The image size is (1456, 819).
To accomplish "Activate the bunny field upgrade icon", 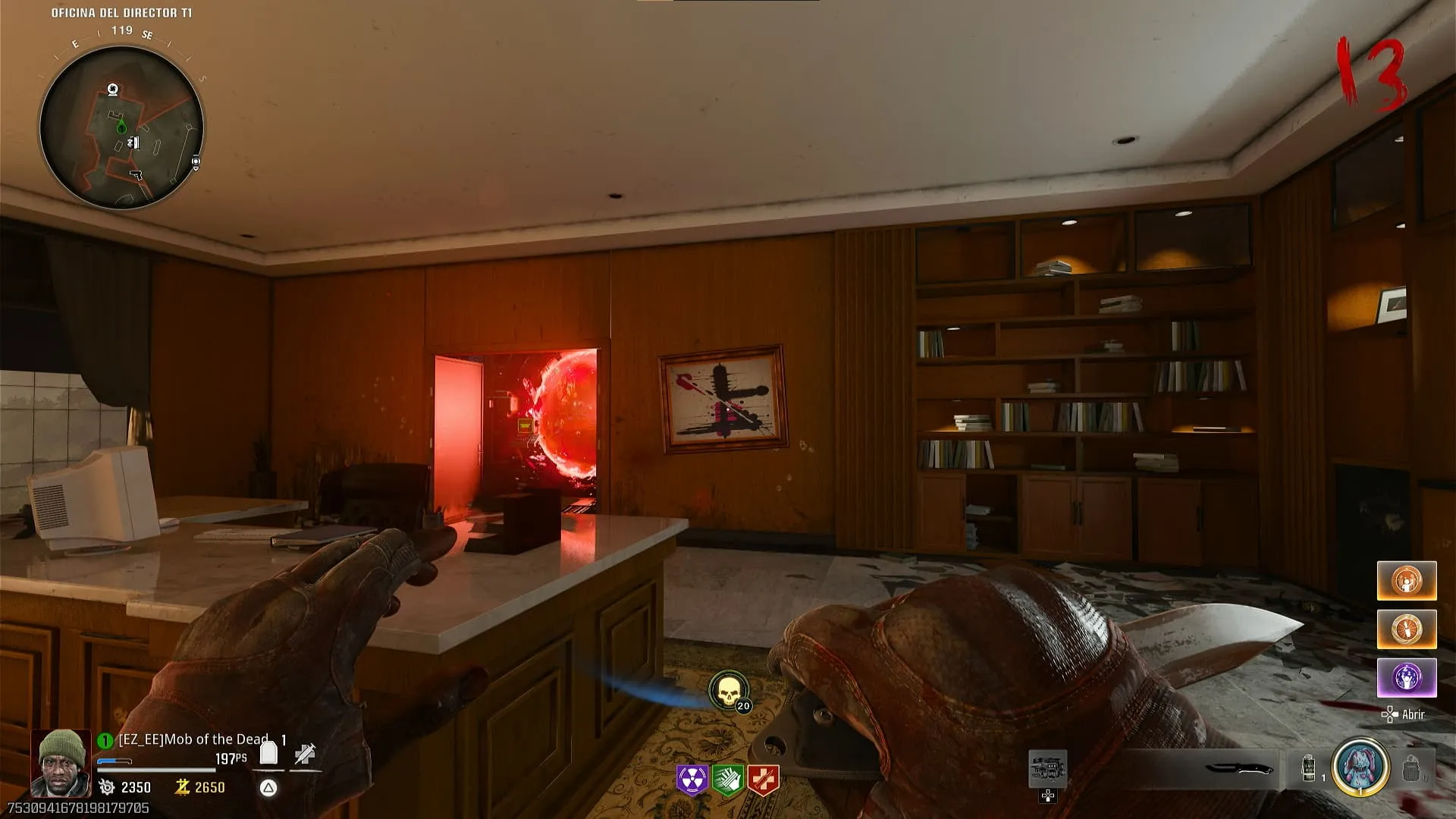I will [x=1361, y=767].
